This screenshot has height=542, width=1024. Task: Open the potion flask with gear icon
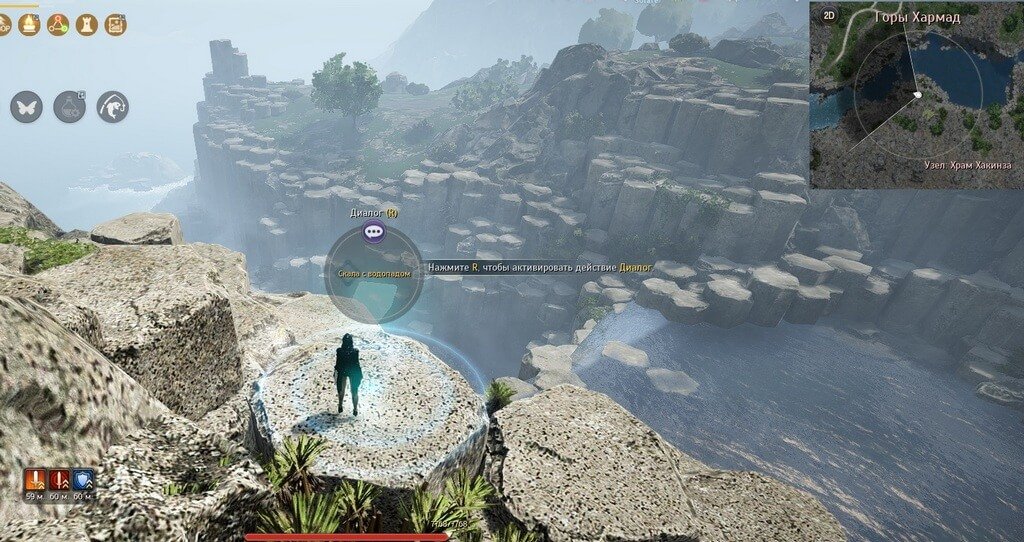(70, 107)
